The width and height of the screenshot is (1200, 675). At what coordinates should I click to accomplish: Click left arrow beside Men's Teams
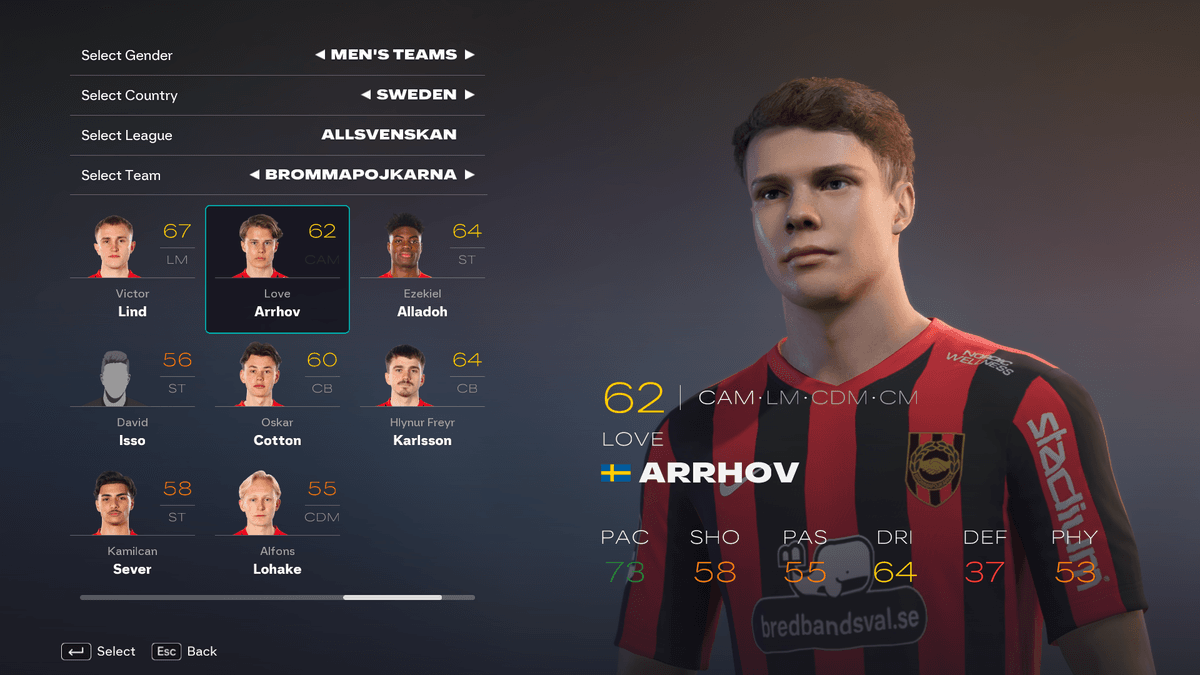[320, 55]
